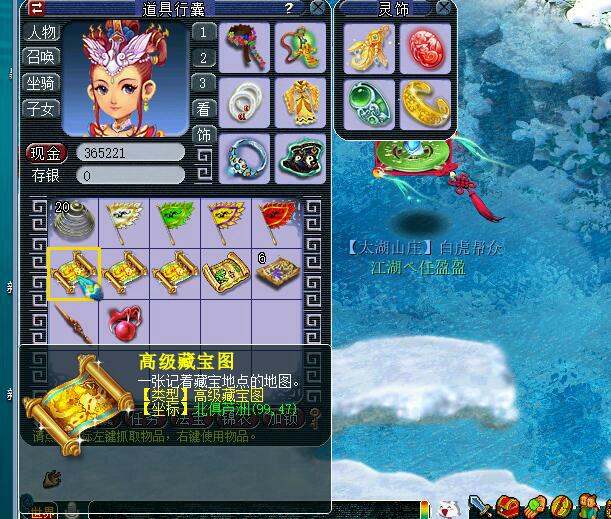Open the 坐骑 mount tab
611x519 pixels.
click(41, 82)
